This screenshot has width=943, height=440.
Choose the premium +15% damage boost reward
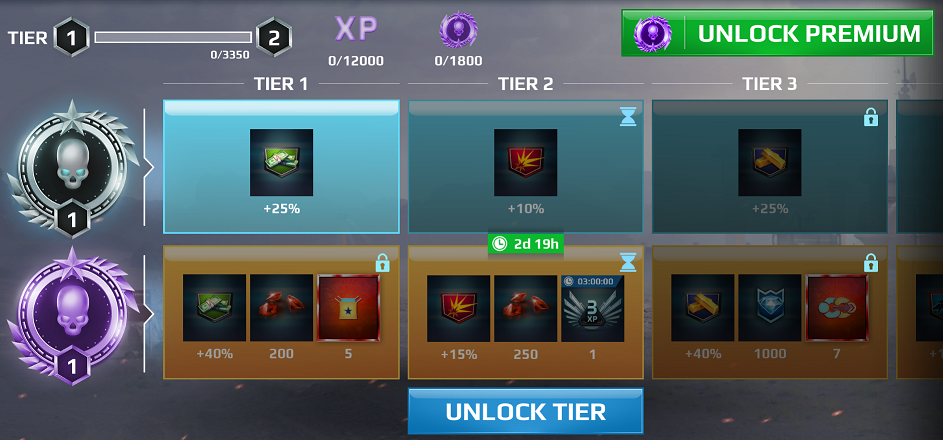458,307
